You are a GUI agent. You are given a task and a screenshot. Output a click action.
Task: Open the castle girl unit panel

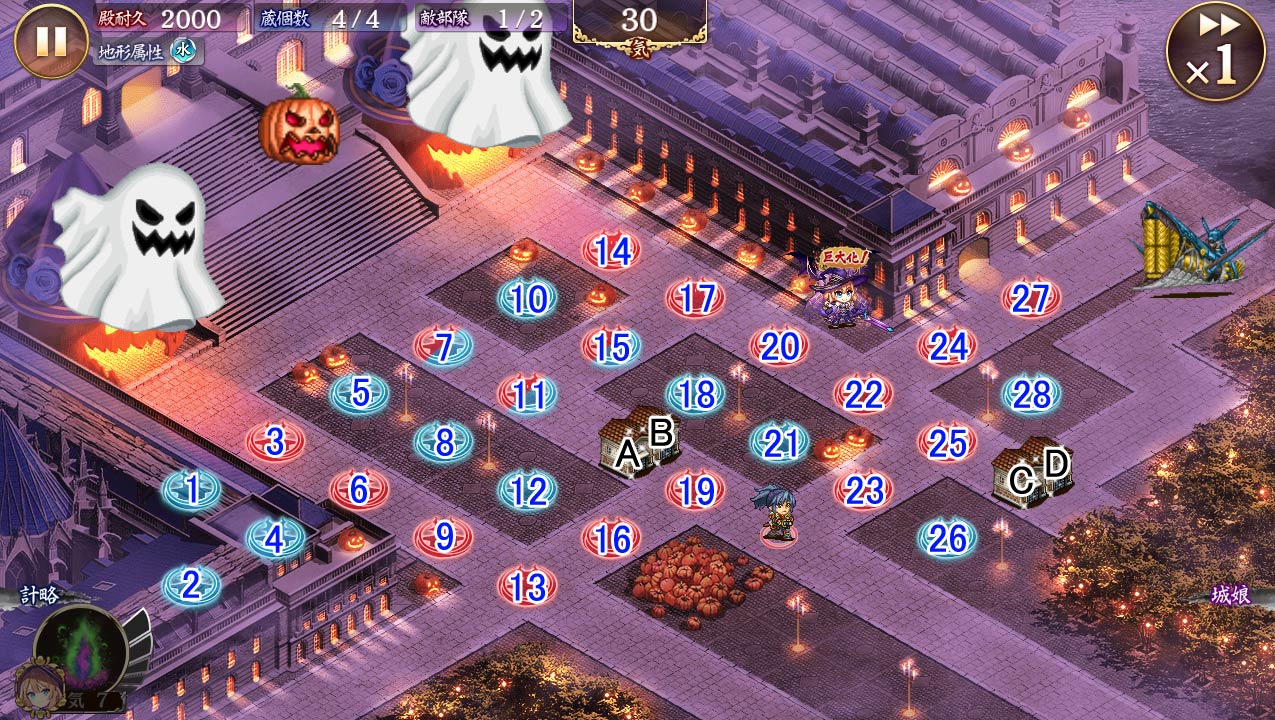point(1230,597)
